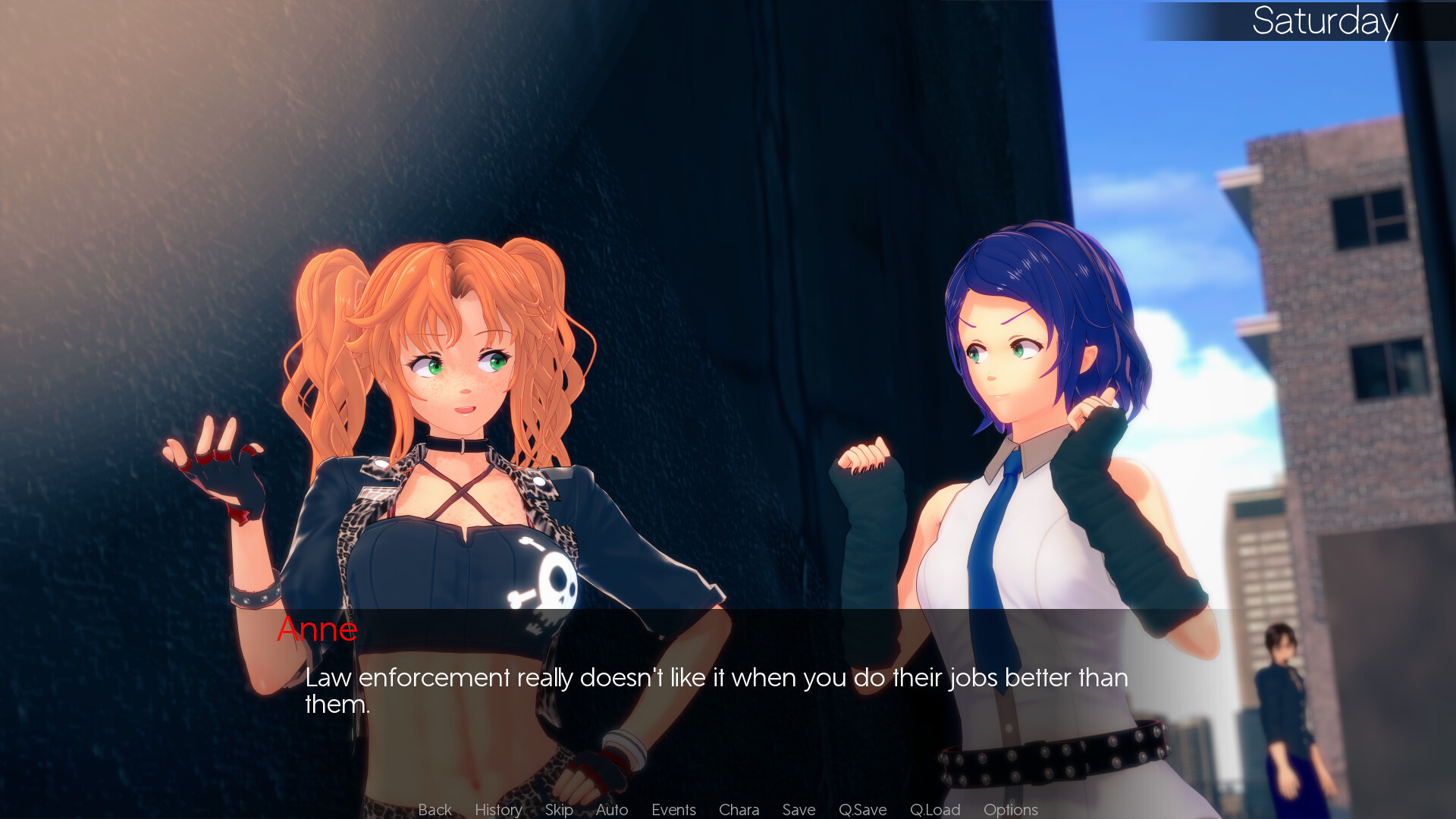Go back using the Back button
The image size is (1456, 819).
435,810
